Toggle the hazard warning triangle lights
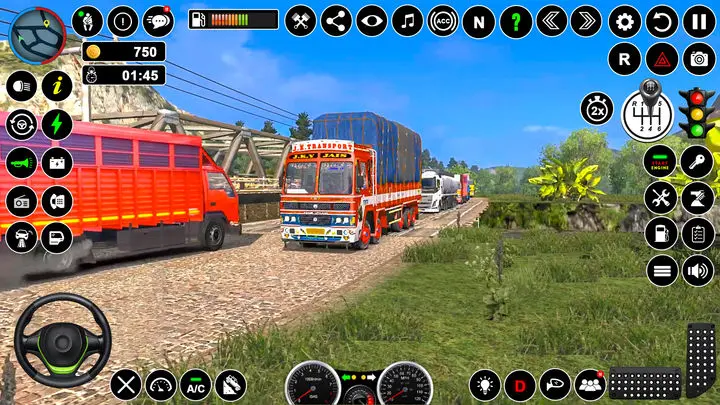The image size is (720, 405). (x=662, y=58)
